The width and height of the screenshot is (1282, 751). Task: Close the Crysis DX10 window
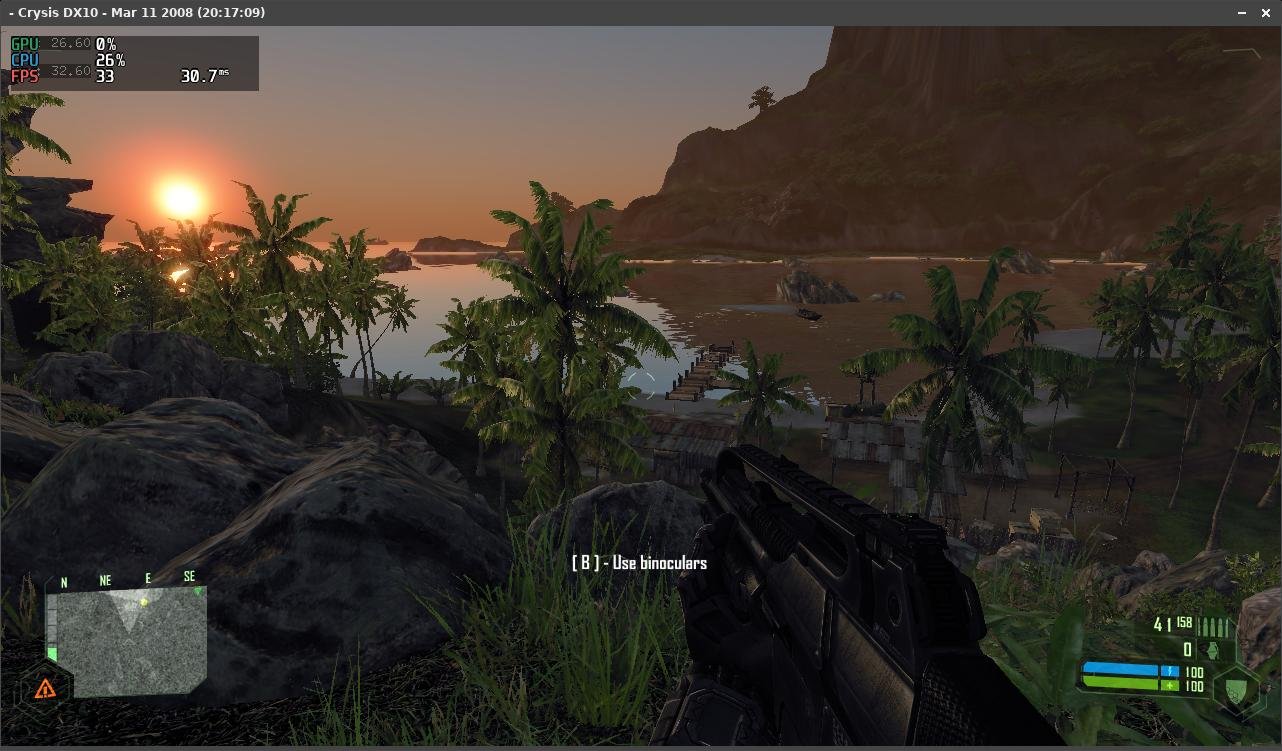pyautogui.click(x=1268, y=12)
